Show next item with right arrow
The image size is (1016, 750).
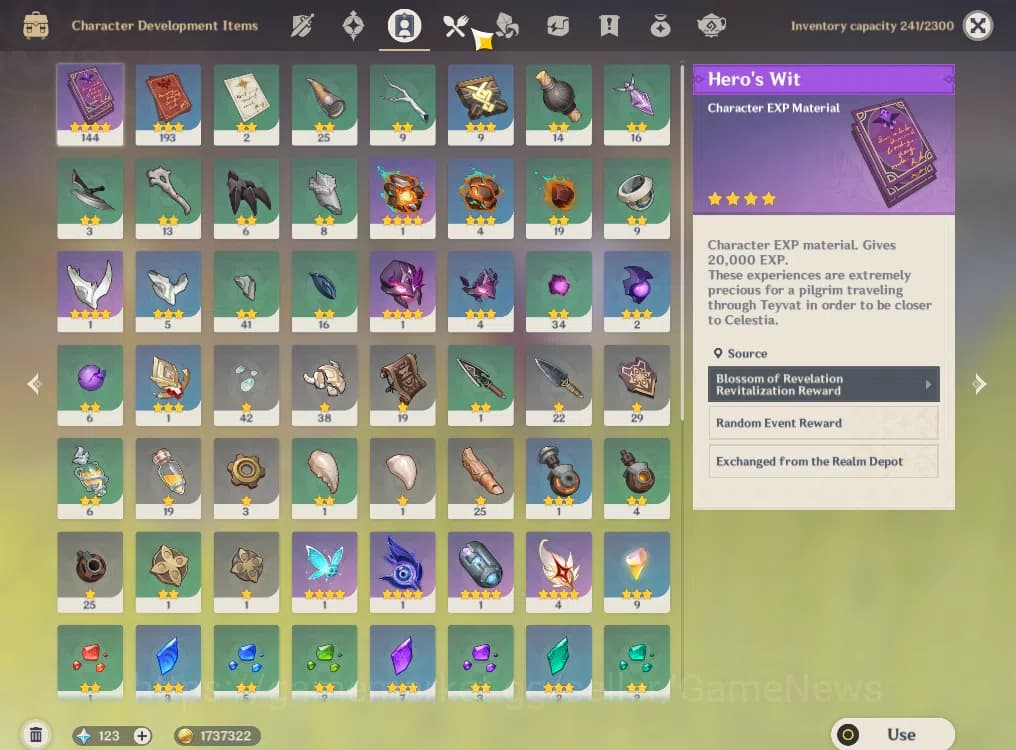tap(979, 384)
